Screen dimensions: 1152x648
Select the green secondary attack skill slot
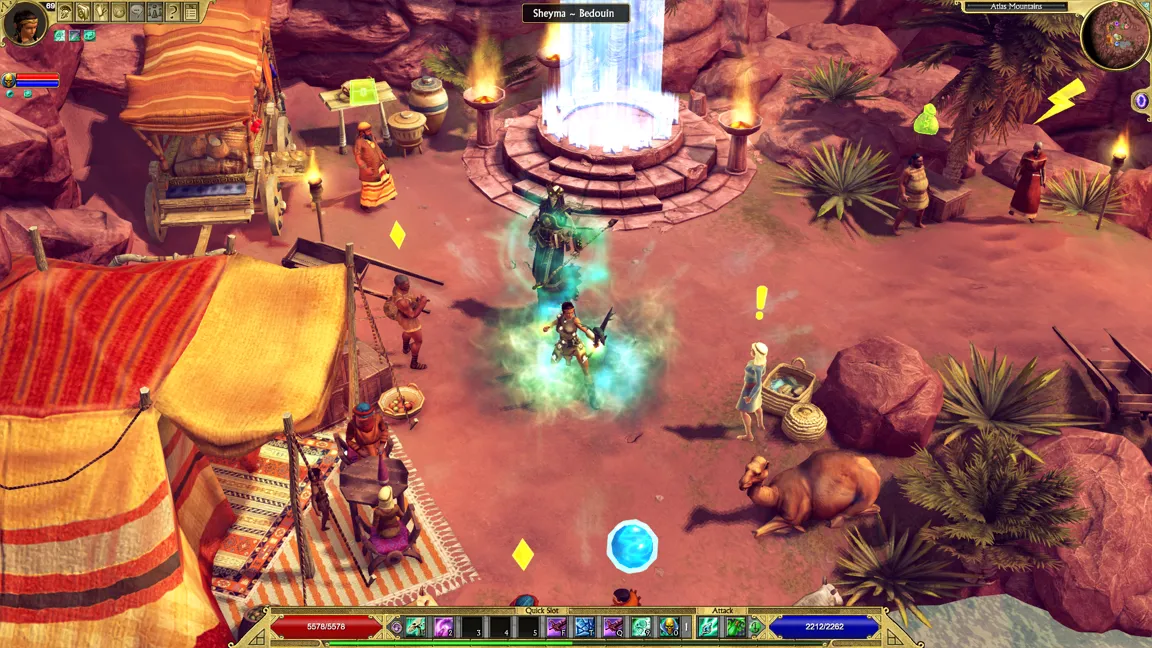click(x=736, y=627)
